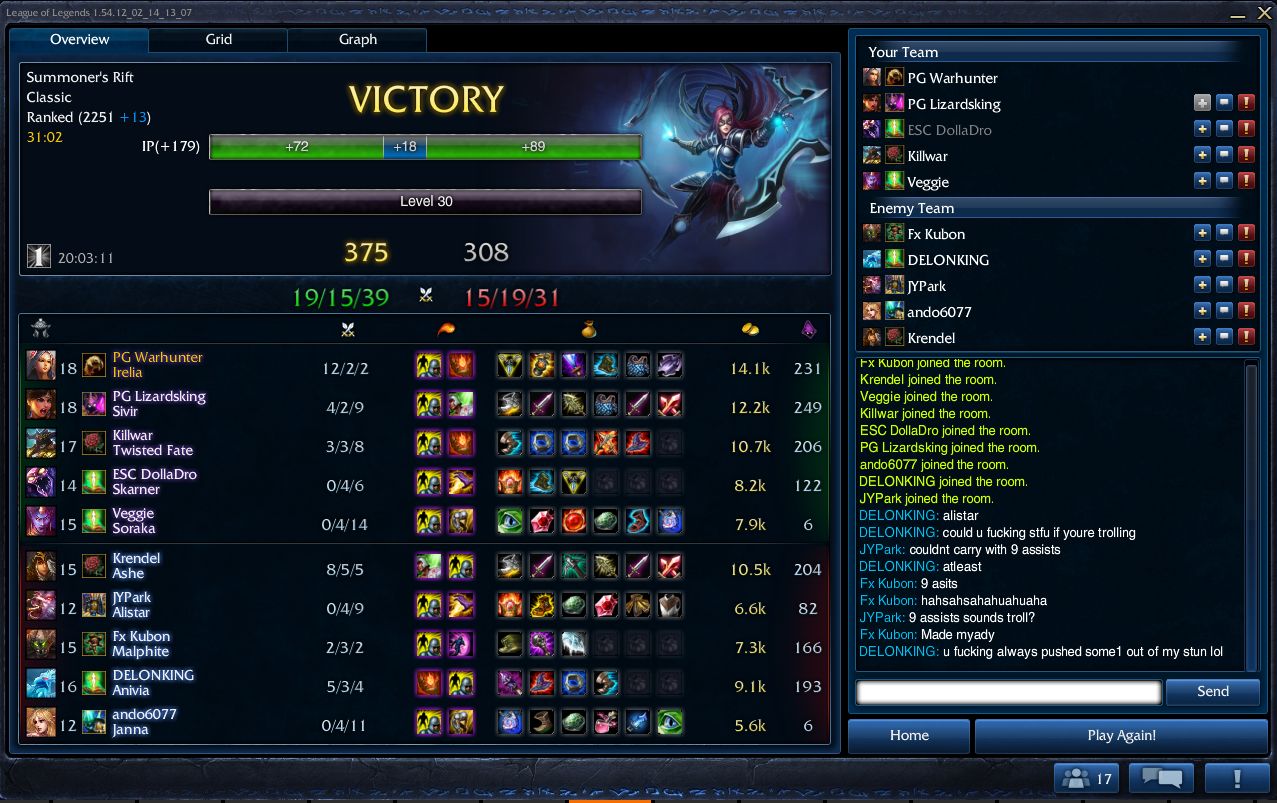Report player Krendel with red exclamation button
Screen dimensions: 1277x803
1246,338
